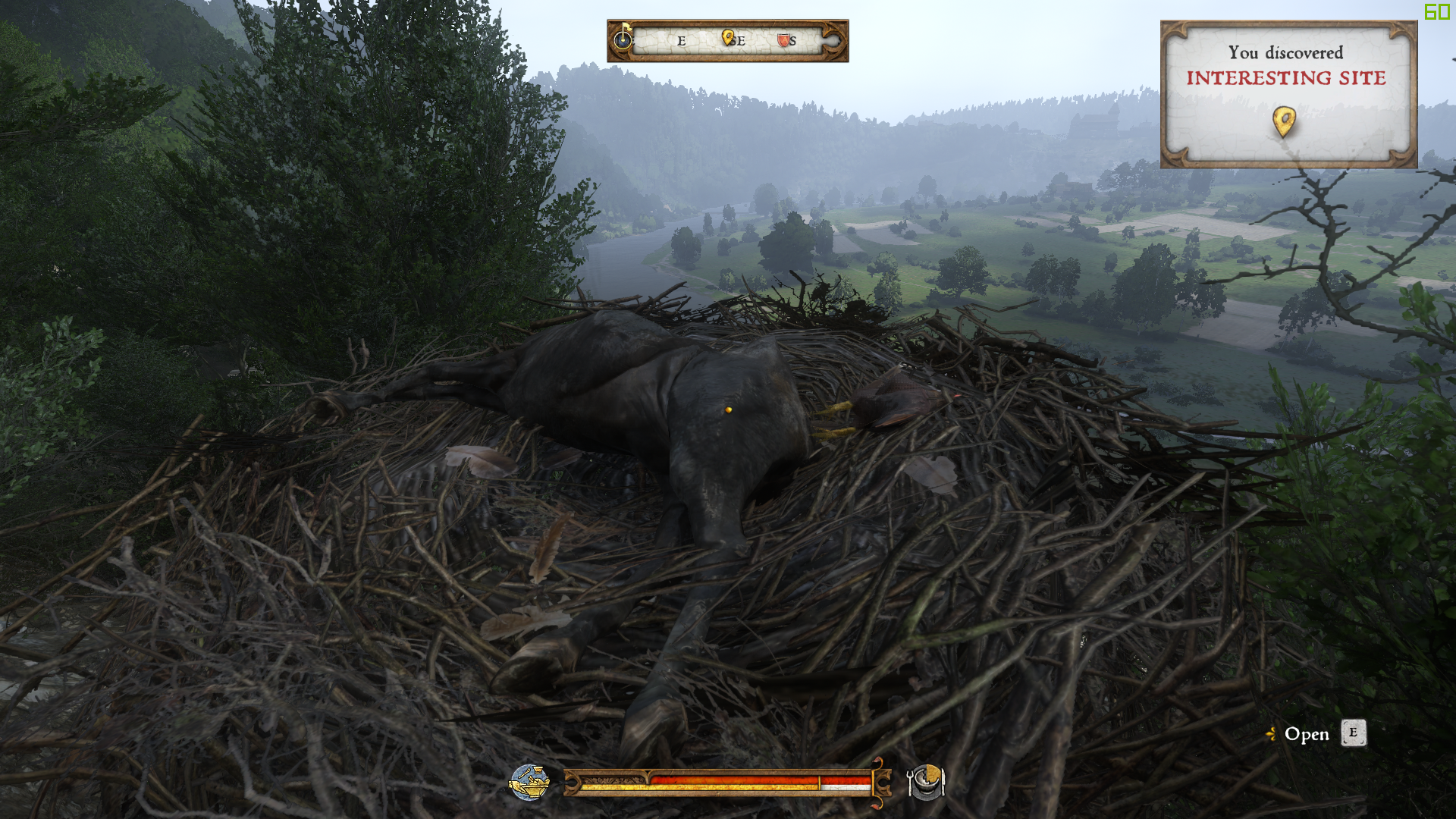This screenshot has height=819, width=1456.
Task: Select the E key icon next to Open
Action: coord(1354,733)
